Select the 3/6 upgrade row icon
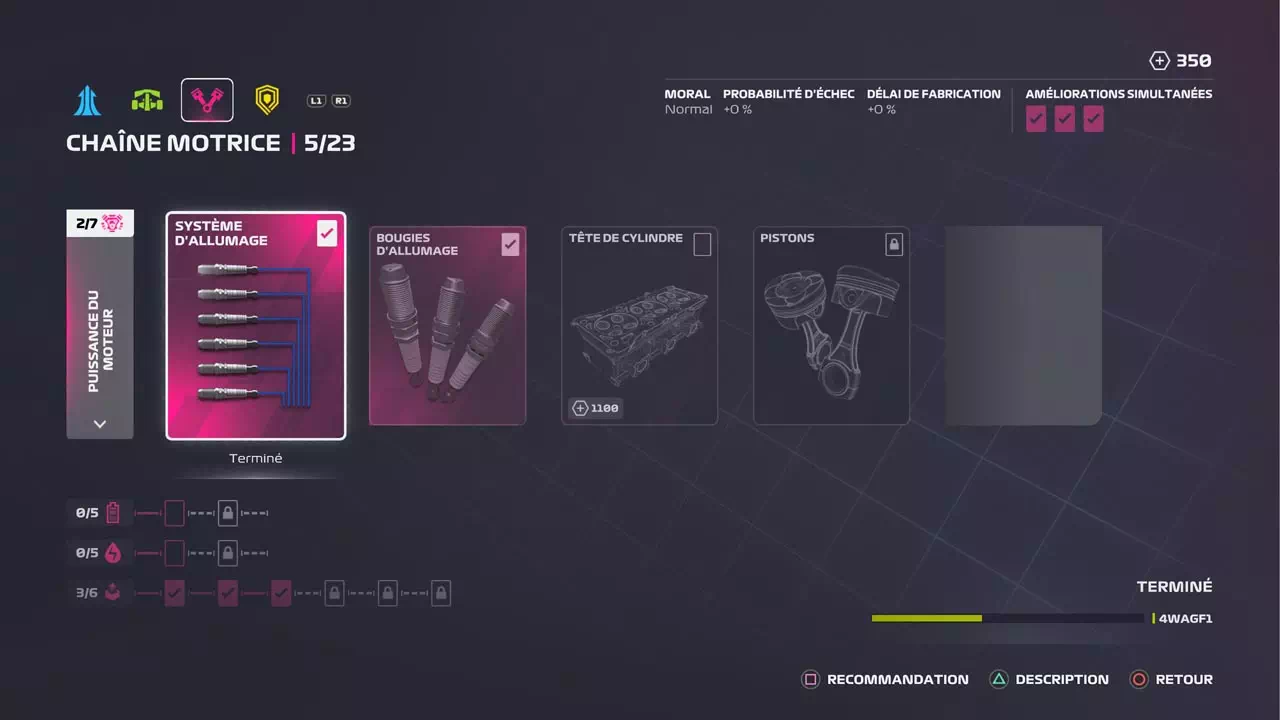Screen dimensions: 1280x720 (113, 593)
